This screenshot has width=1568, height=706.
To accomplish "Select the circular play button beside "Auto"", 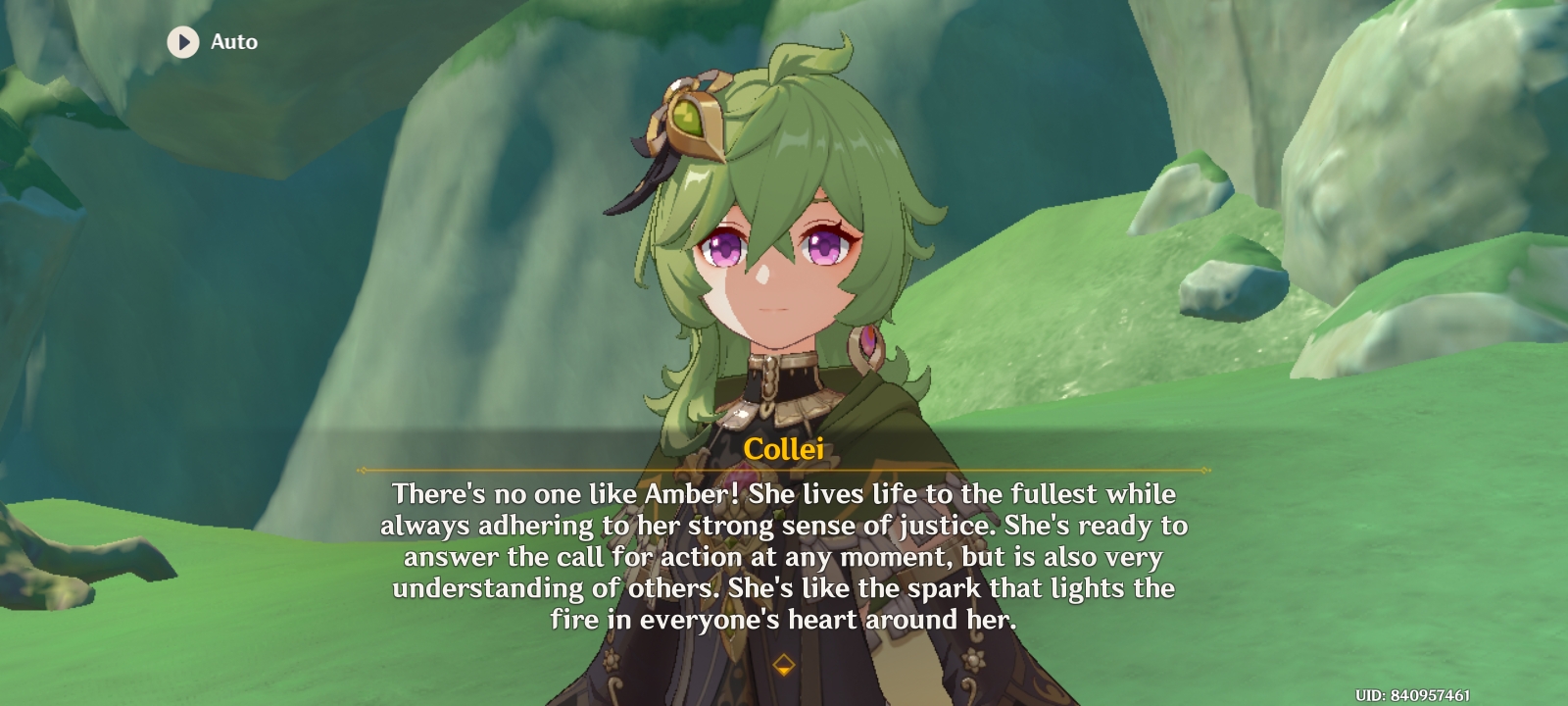I will coord(183,41).
